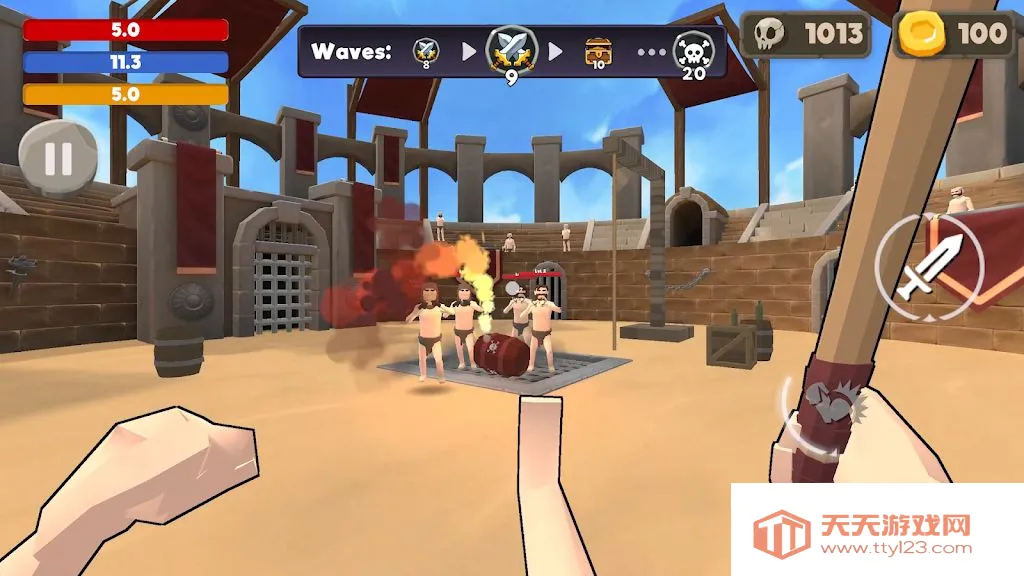Select the wave 20 skull boss icon
The image size is (1024, 576).
pyautogui.click(x=693, y=51)
